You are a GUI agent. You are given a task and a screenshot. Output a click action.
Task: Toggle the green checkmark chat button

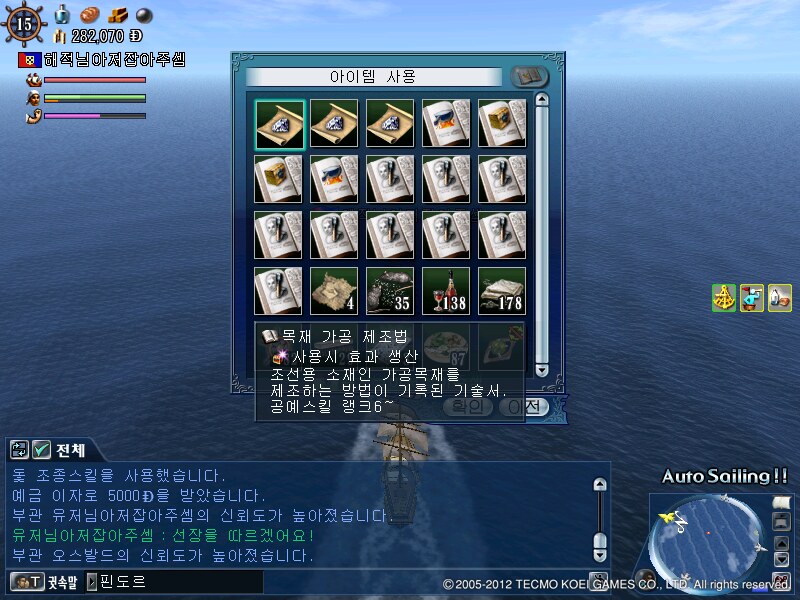42,449
